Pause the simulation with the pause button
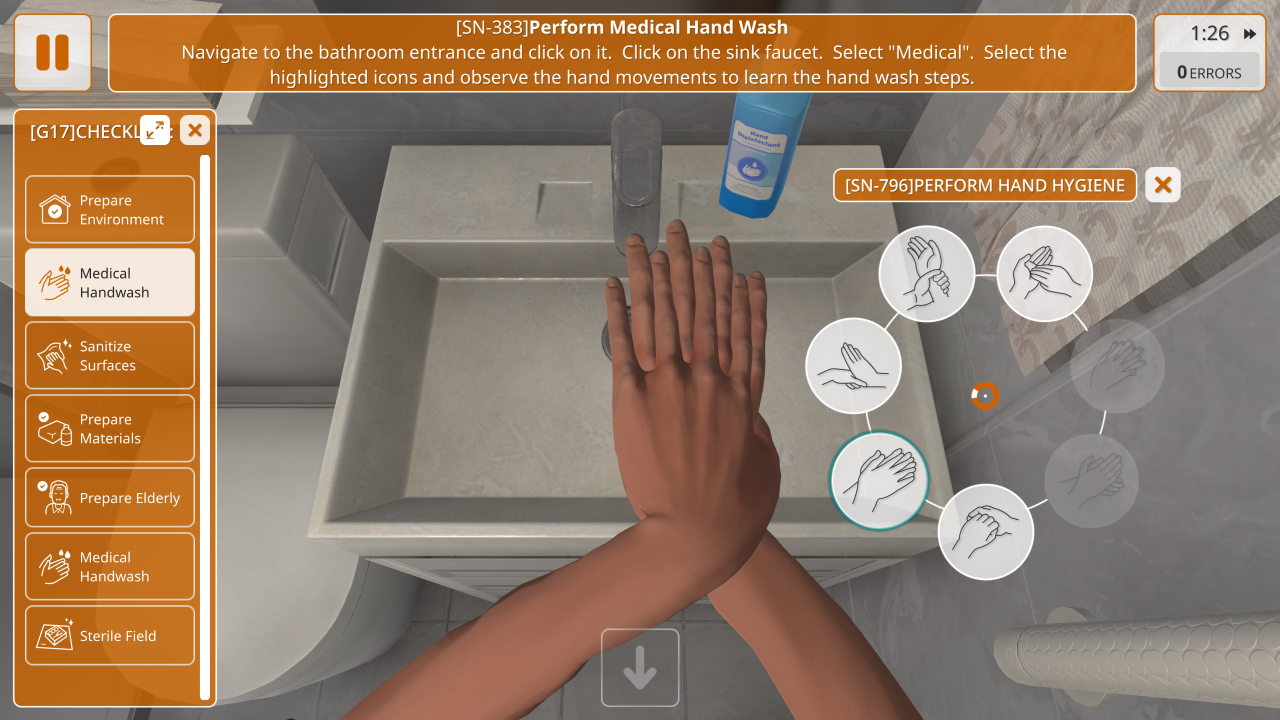The image size is (1280, 720). [52, 52]
